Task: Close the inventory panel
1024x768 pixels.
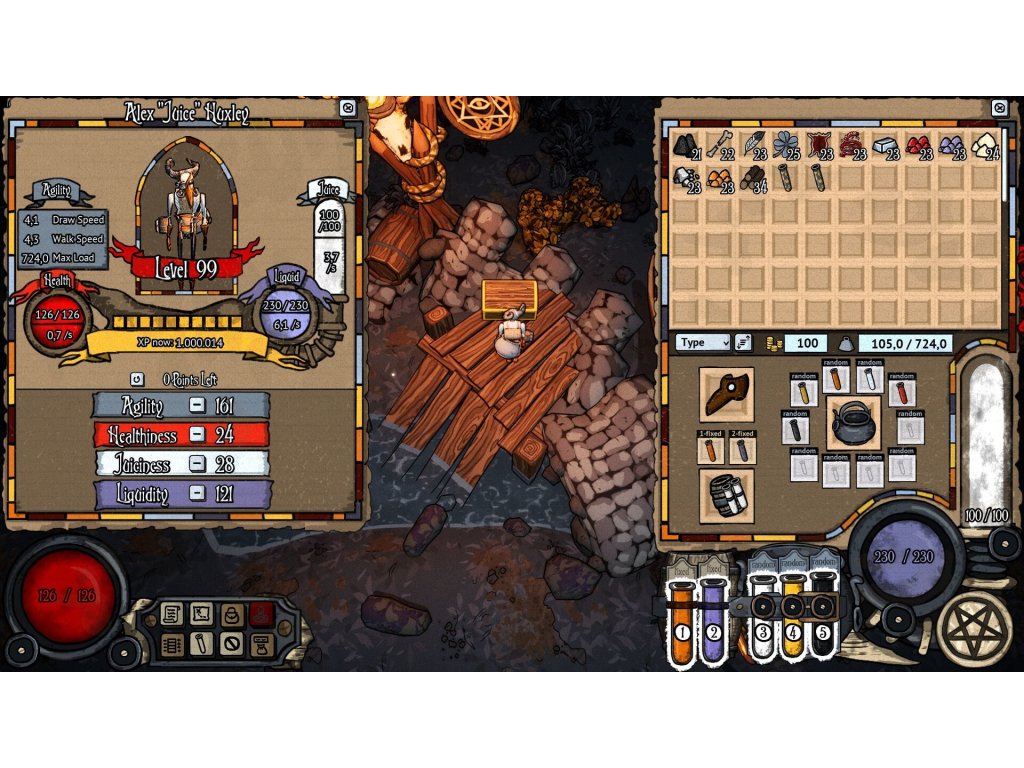Action: pyautogui.click(x=998, y=108)
